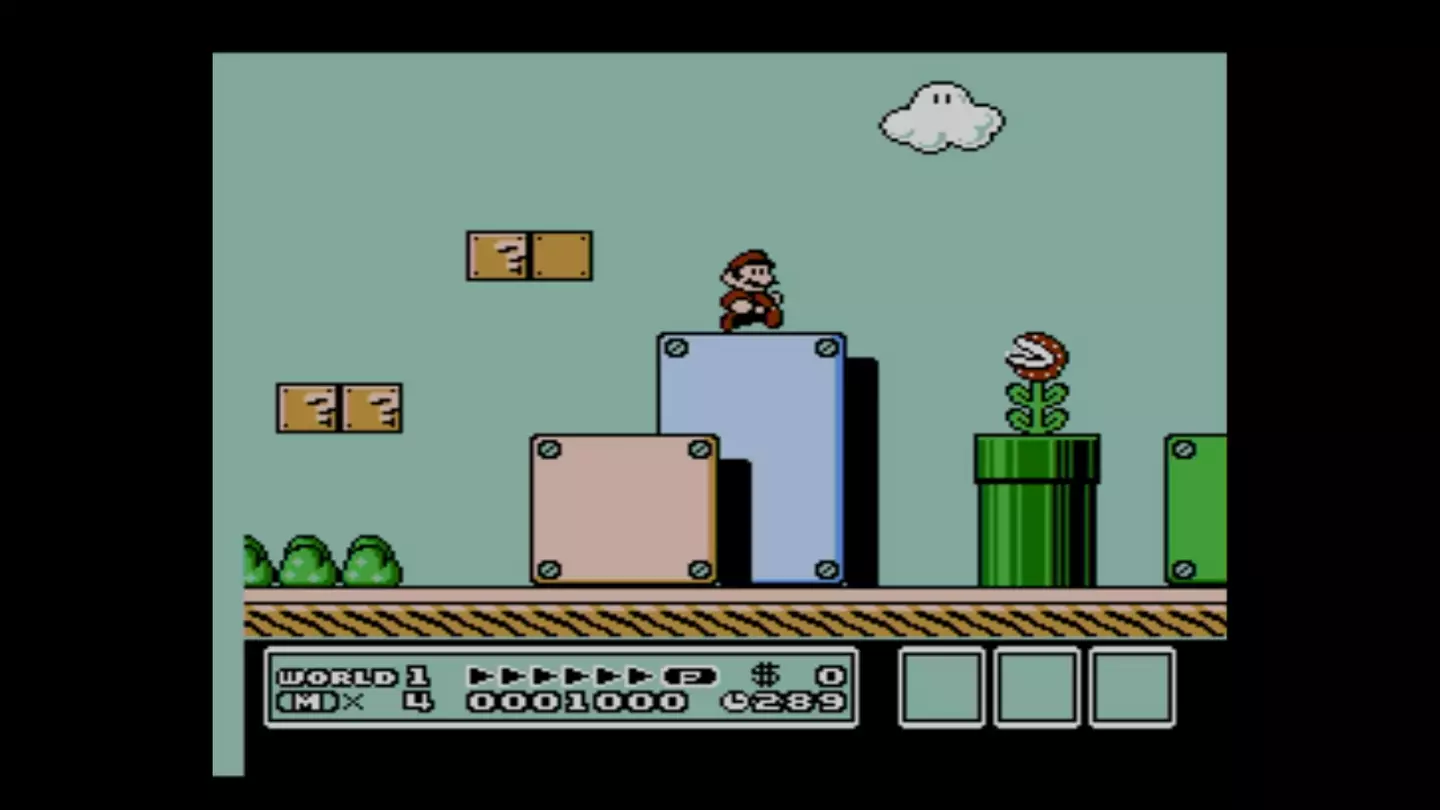Click the white cloud in the sky
This screenshot has height=810, width=1440.
(x=938, y=115)
